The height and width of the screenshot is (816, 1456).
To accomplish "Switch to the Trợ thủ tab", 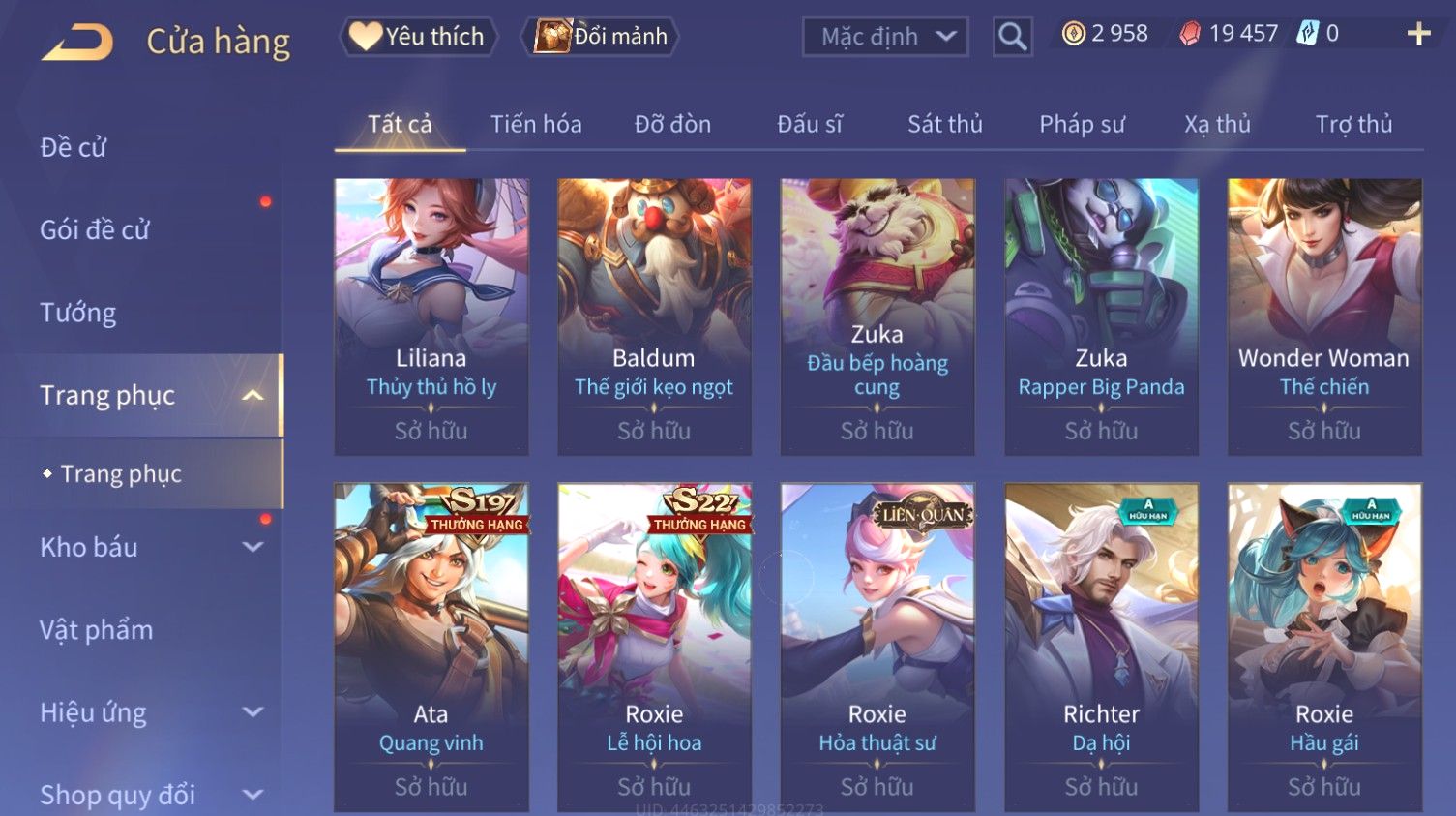I will point(1353,124).
